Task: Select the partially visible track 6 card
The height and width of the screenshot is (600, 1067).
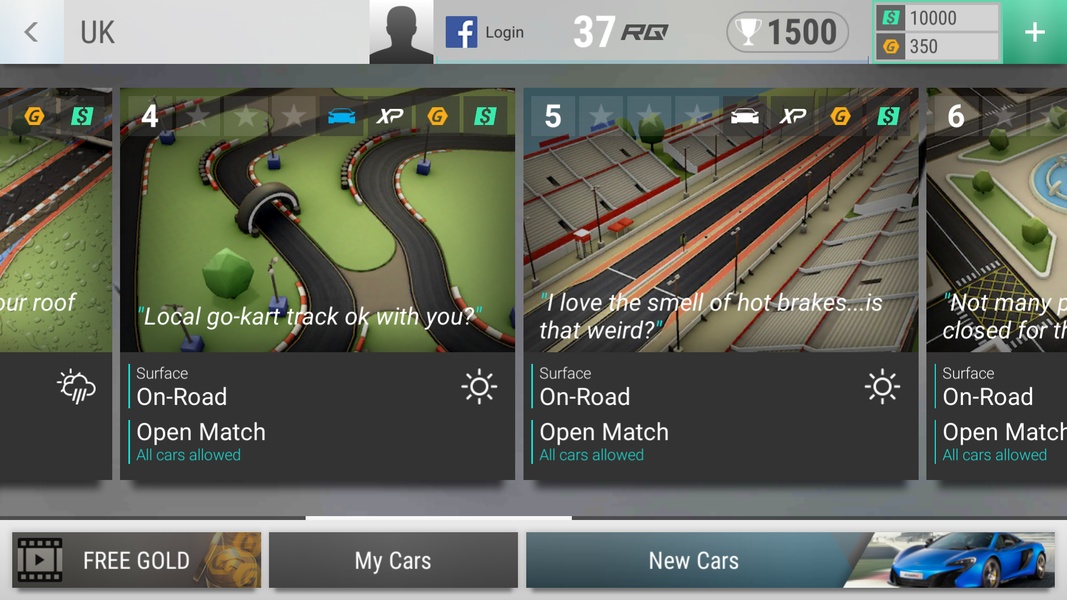Action: pyautogui.click(x=996, y=283)
